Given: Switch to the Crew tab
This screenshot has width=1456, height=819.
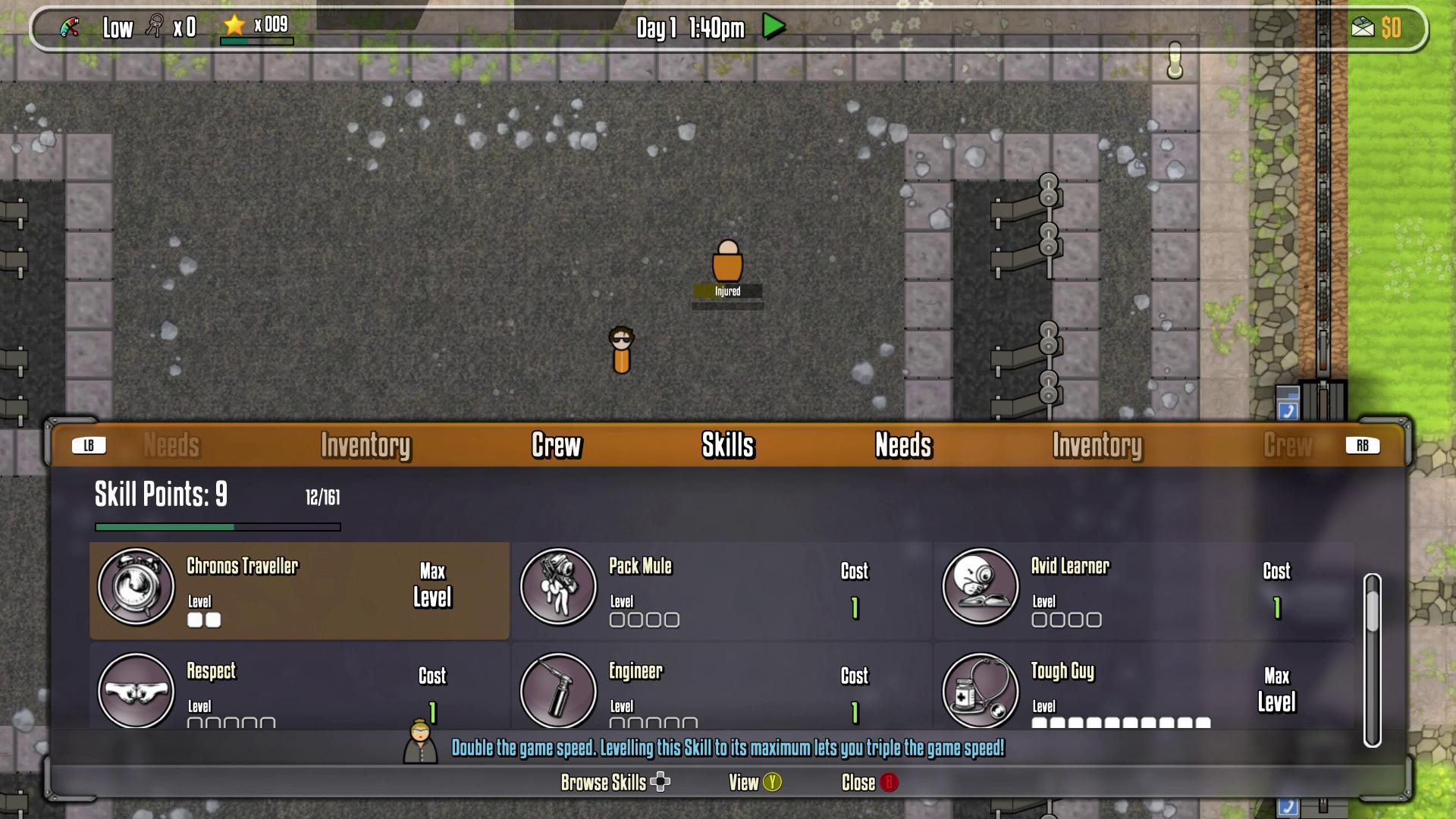Looking at the screenshot, I should point(556,447).
